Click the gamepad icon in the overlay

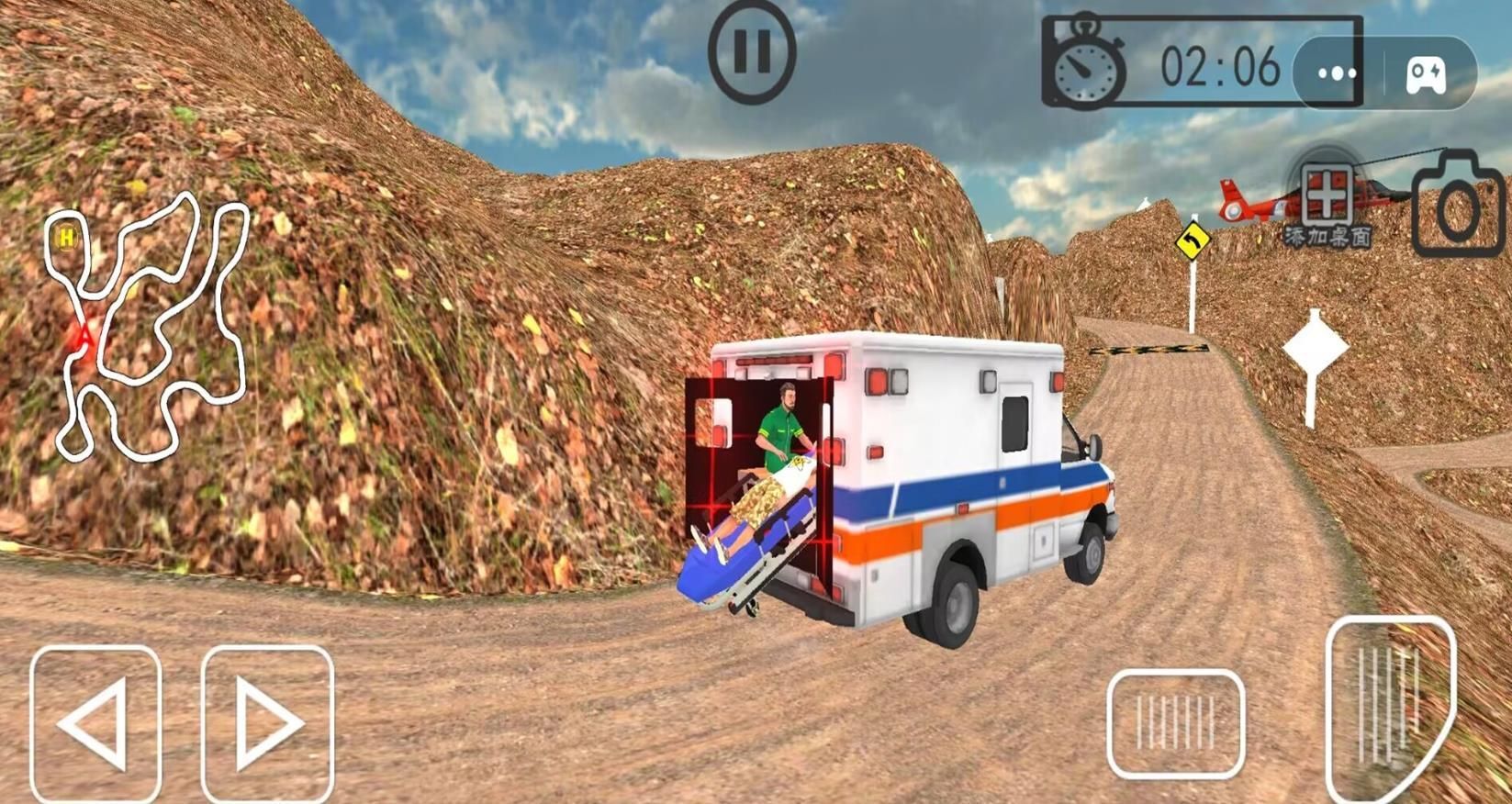[1426, 73]
